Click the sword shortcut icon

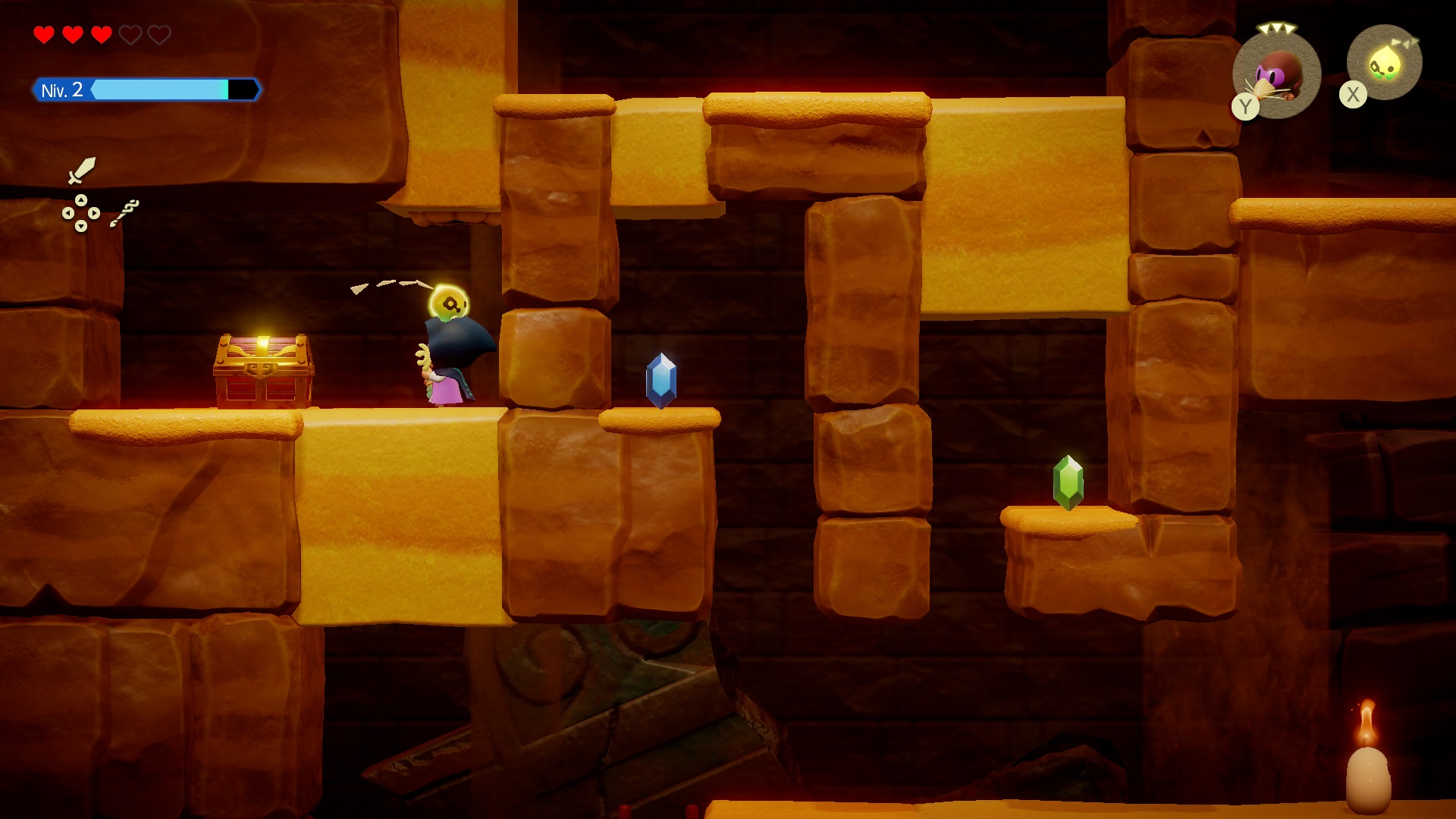[x=82, y=170]
